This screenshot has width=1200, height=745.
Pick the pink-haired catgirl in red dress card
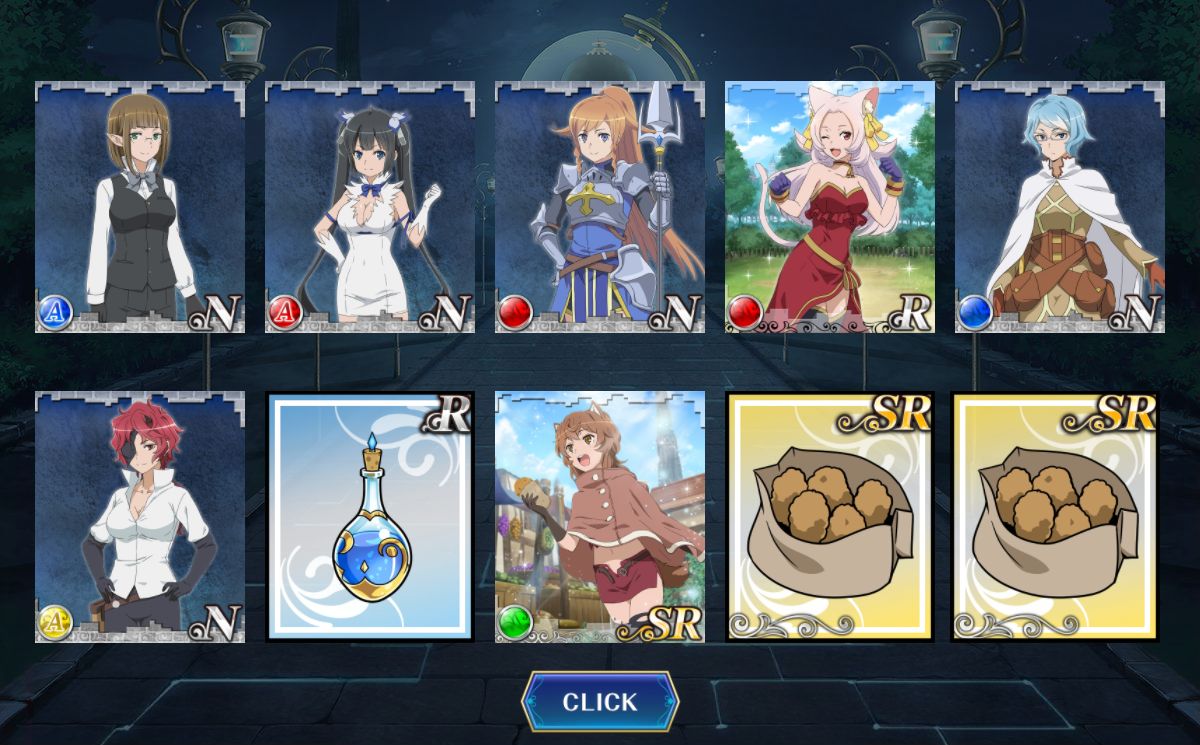point(830,207)
